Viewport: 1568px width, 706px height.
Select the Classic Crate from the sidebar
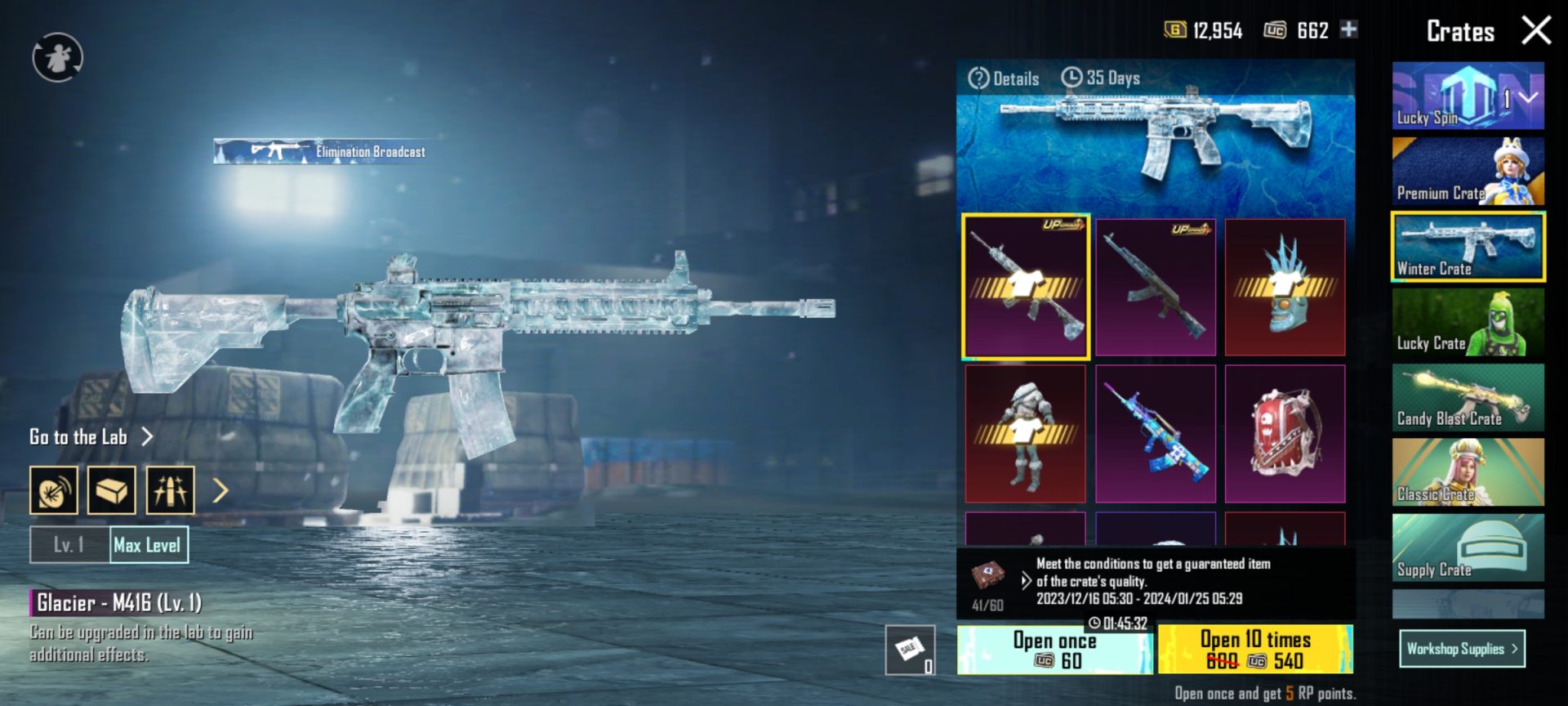[x=1468, y=472]
